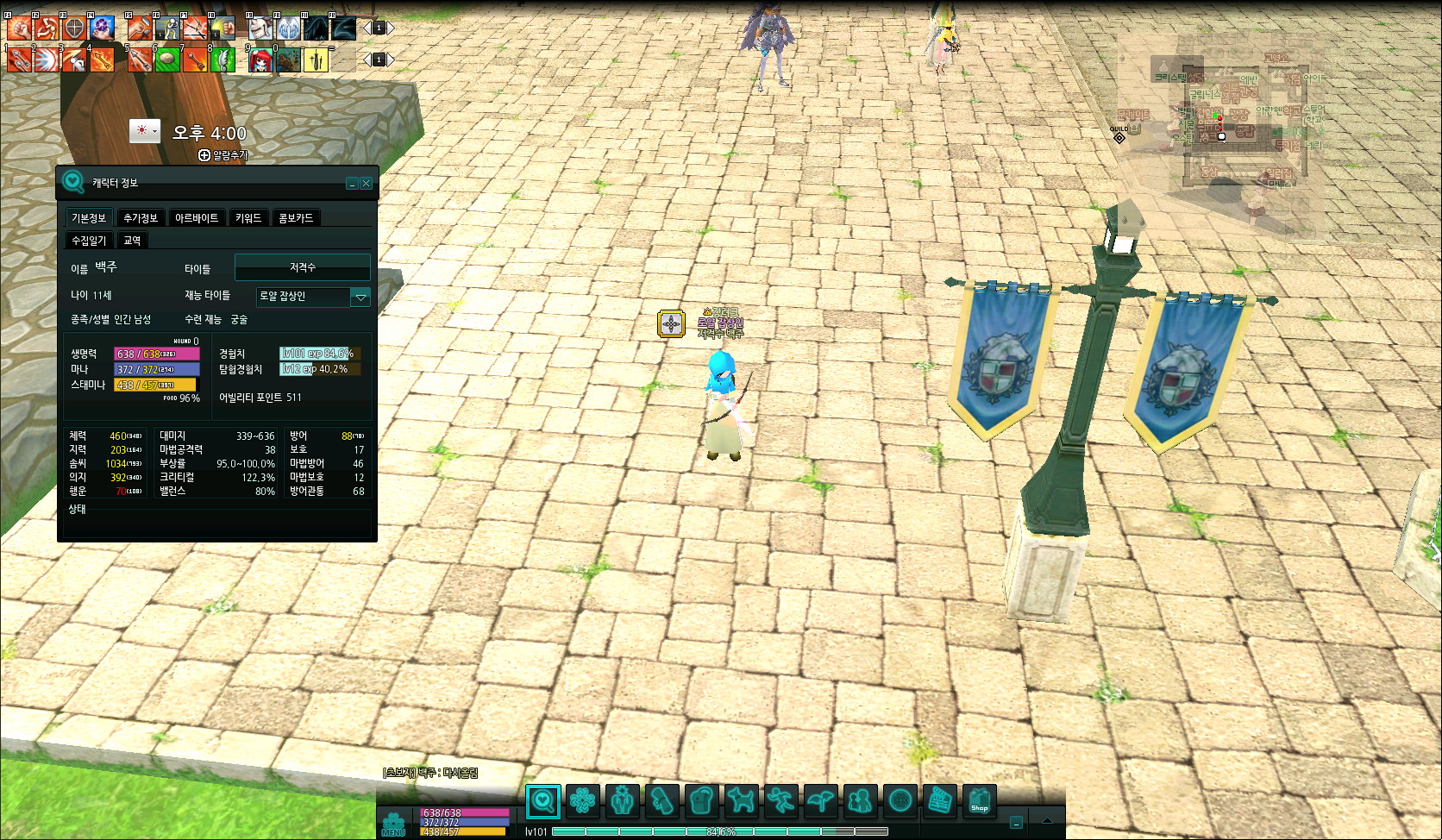
Task: Open the 아르바이트 tab
Action: coord(197,218)
